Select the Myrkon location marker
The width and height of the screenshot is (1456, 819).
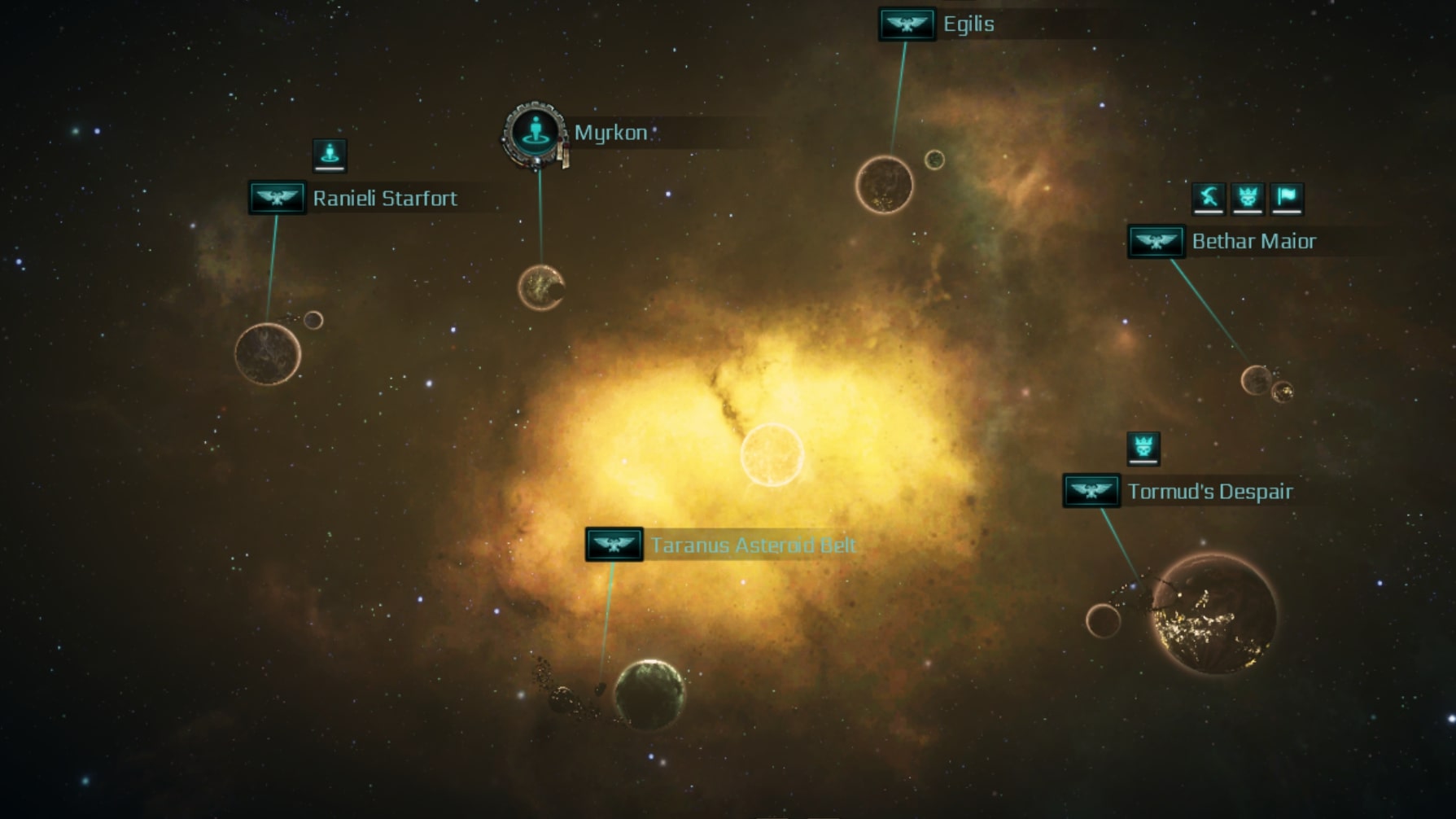(x=535, y=133)
